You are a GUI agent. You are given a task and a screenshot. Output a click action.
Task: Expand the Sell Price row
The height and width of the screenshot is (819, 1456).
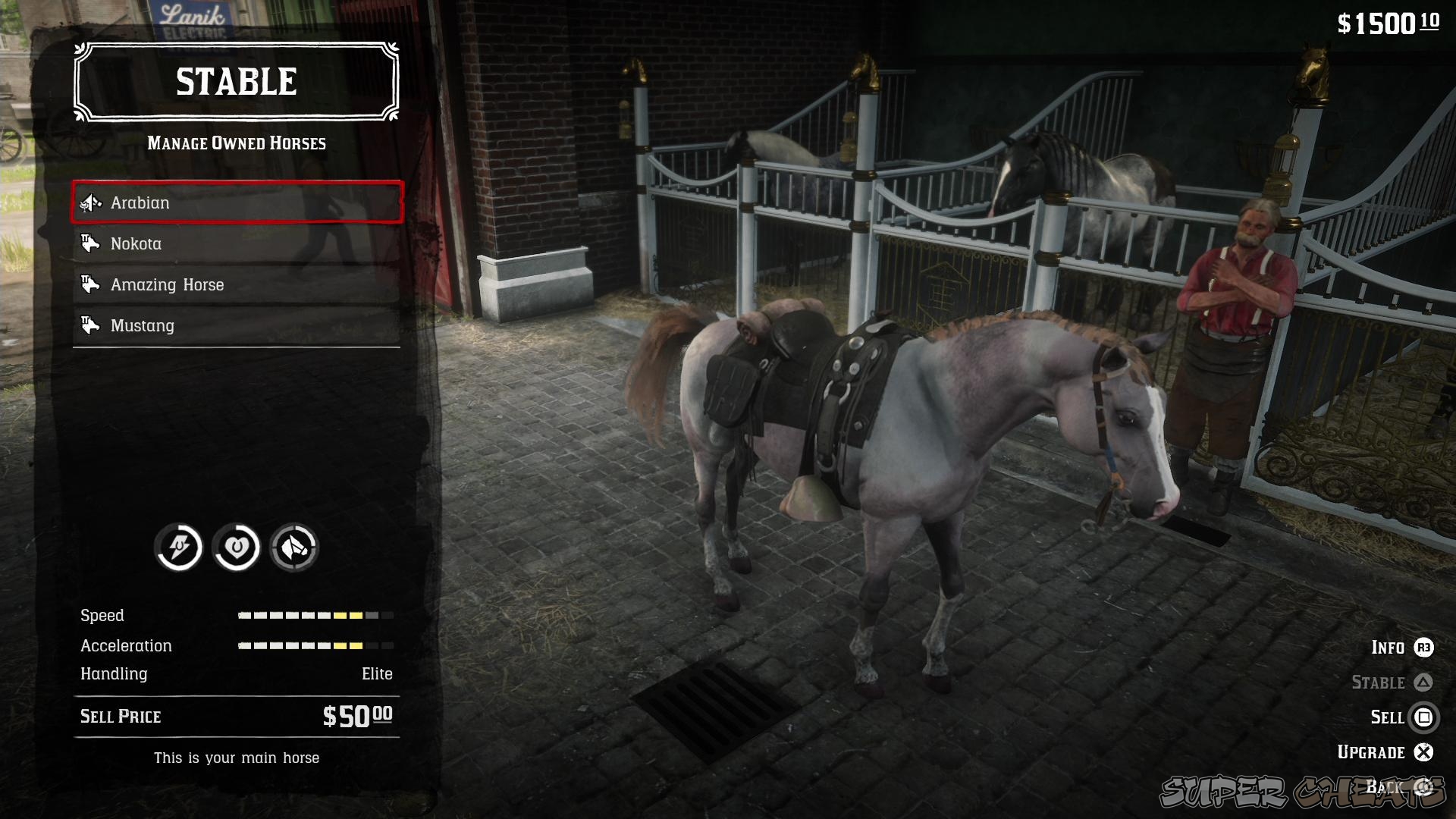click(x=235, y=716)
